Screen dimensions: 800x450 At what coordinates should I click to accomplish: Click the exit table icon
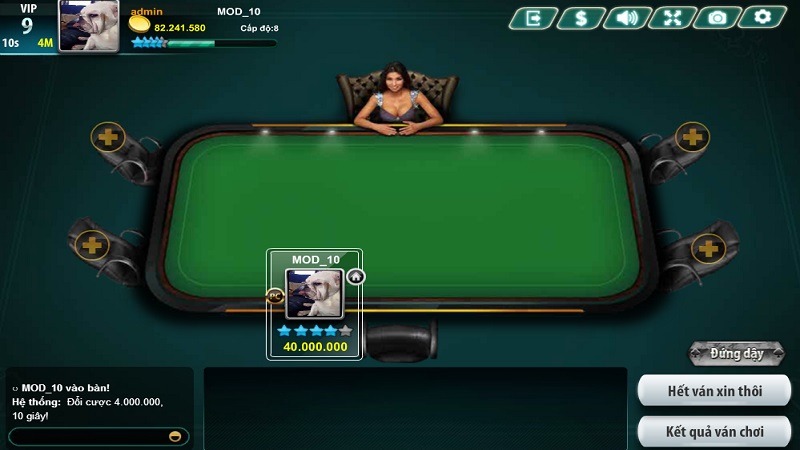point(533,17)
